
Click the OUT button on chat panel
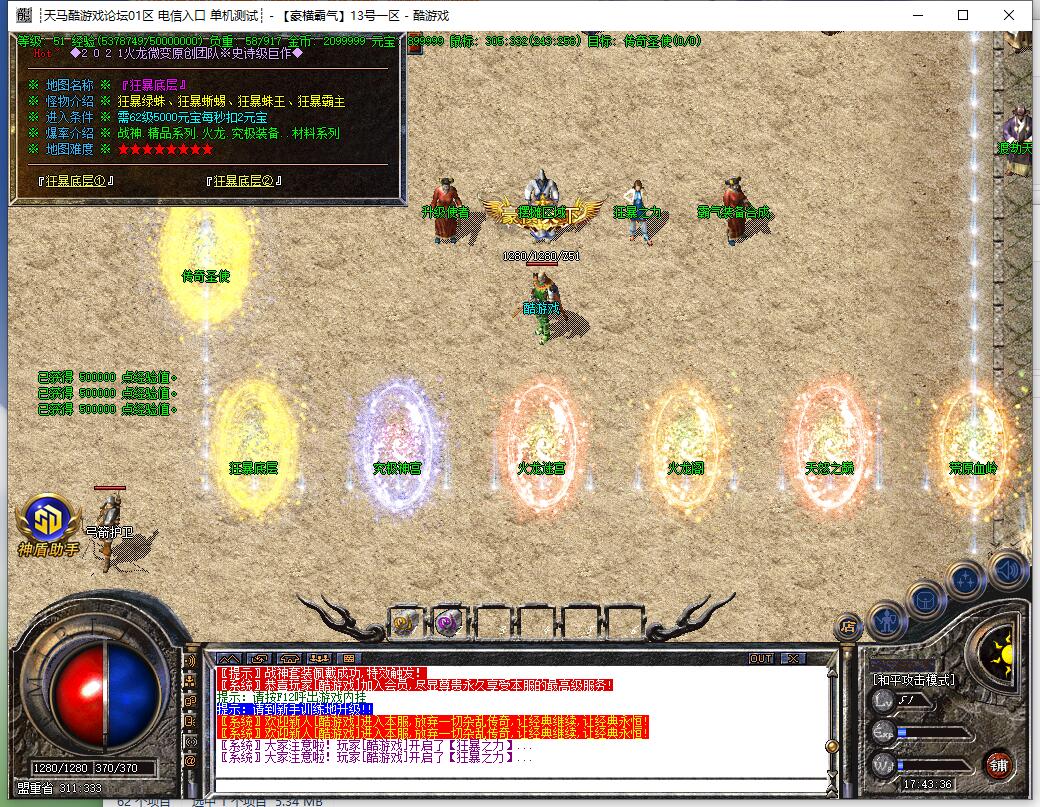[762, 658]
